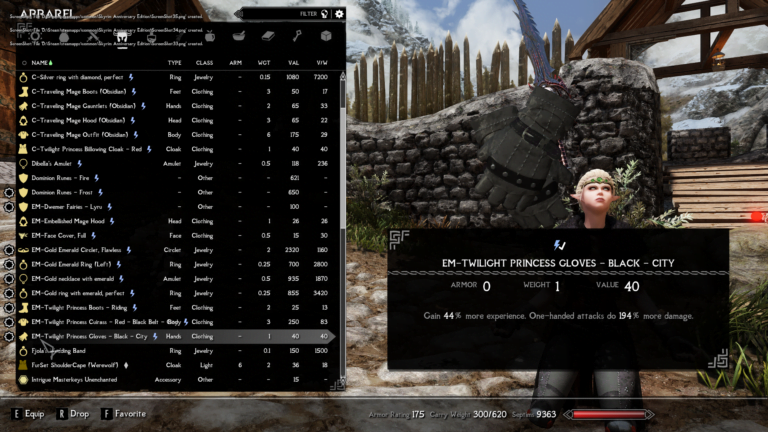Choose Fjola's Wedding Band row
Screen dimensions: 768x432
pyautogui.click(x=66, y=351)
